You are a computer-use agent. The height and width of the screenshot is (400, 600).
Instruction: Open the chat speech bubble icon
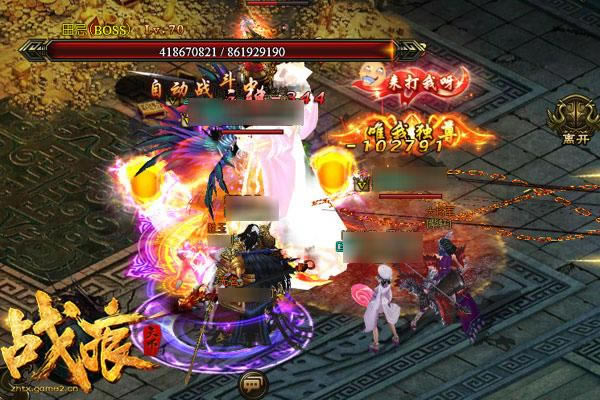pyautogui.click(x=251, y=383)
